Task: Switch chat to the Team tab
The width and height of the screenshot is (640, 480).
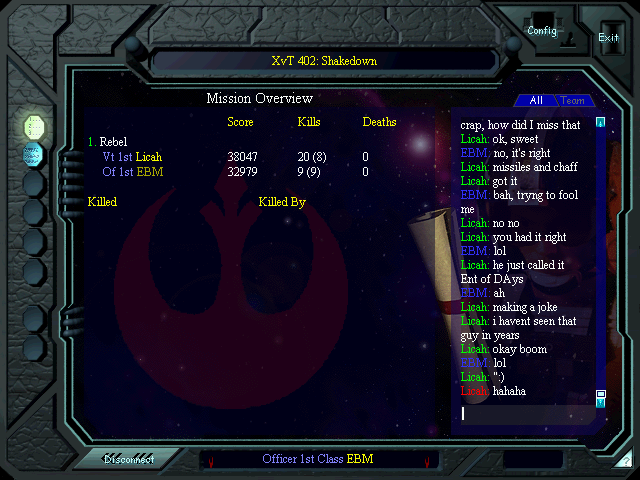Action: tap(573, 101)
